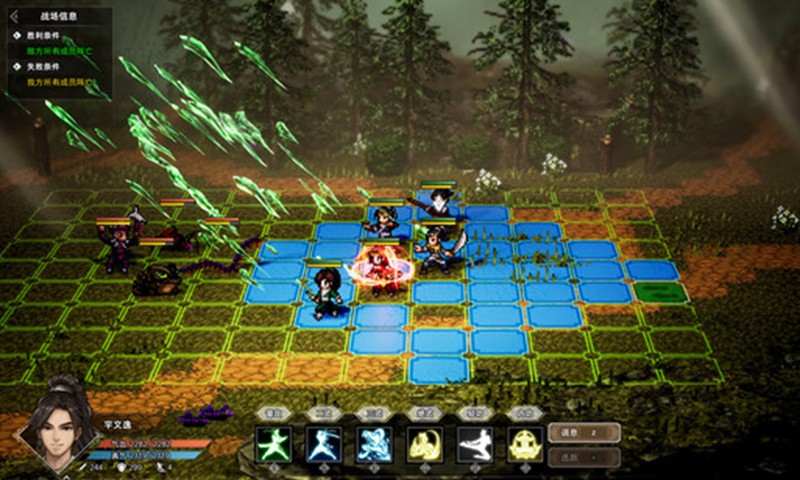Viewport: 800px width, 480px height.
Task: Activate the blue sword slash skill
Action: coord(323,443)
